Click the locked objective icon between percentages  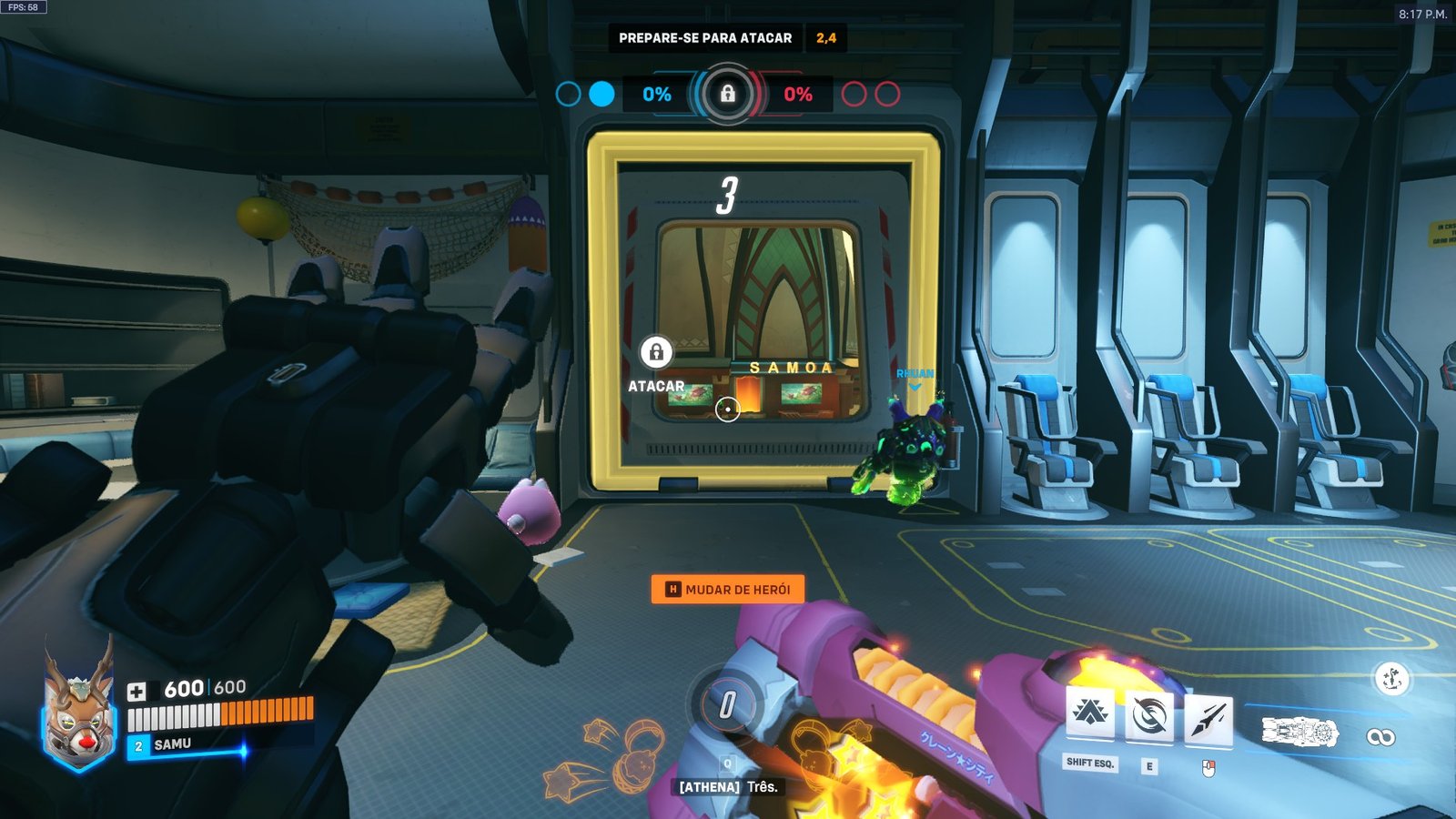click(x=727, y=94)
